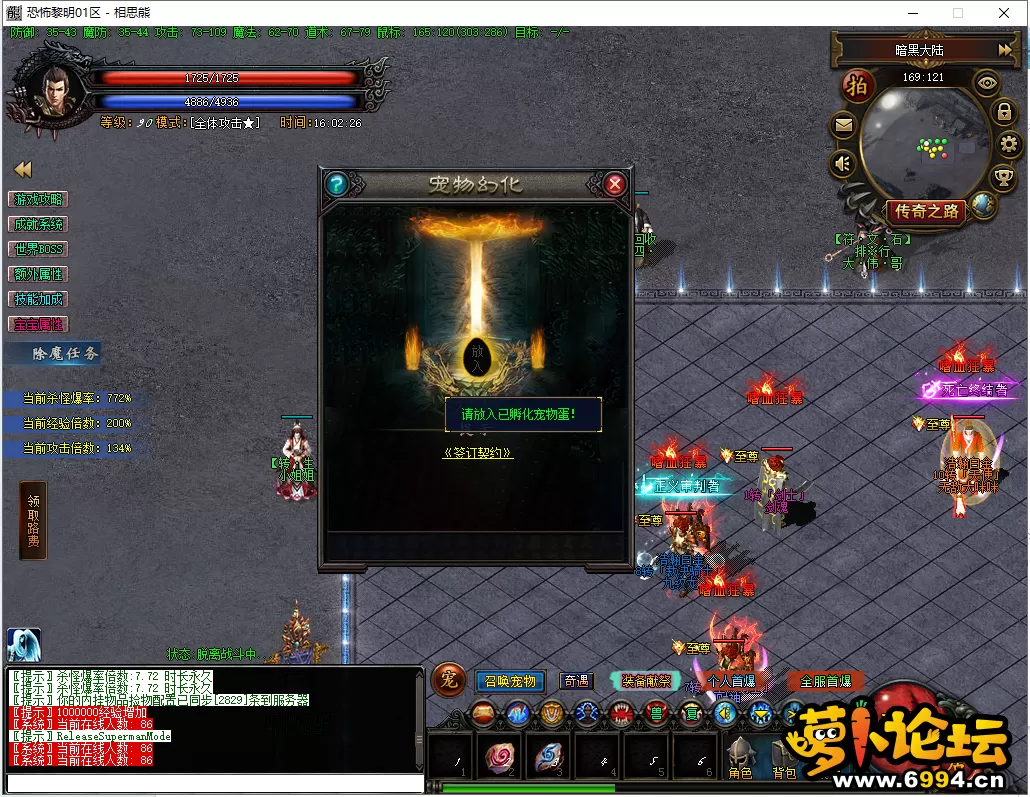Show the 额外属性 extra attributes
1030x797 pixels.
[38, 274]
